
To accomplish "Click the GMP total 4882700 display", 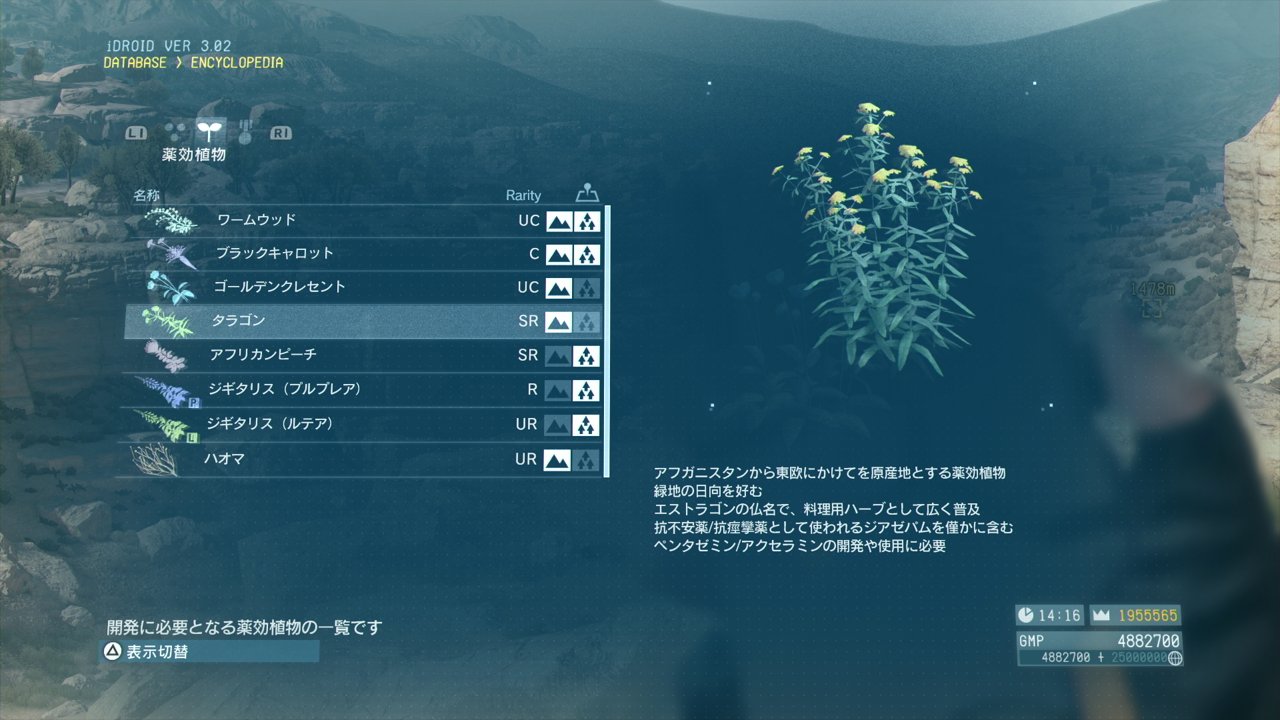I will [x=1148, y=639].
